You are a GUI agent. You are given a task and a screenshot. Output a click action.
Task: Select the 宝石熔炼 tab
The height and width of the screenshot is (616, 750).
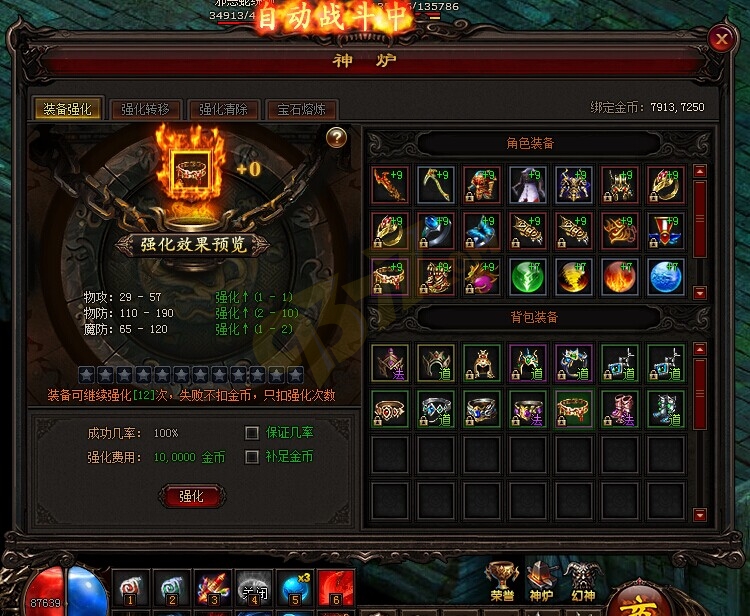tap(301, 110)
